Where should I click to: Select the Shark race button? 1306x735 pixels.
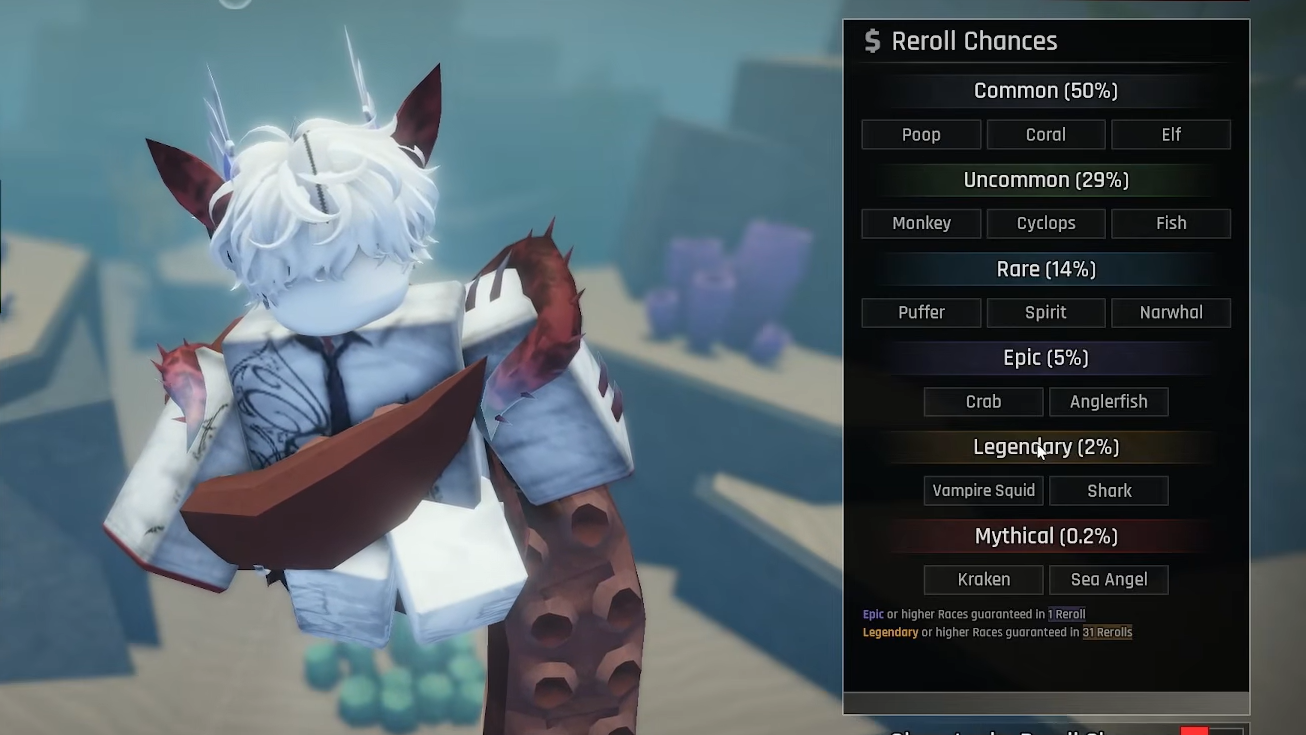(x=1109, y=491)
